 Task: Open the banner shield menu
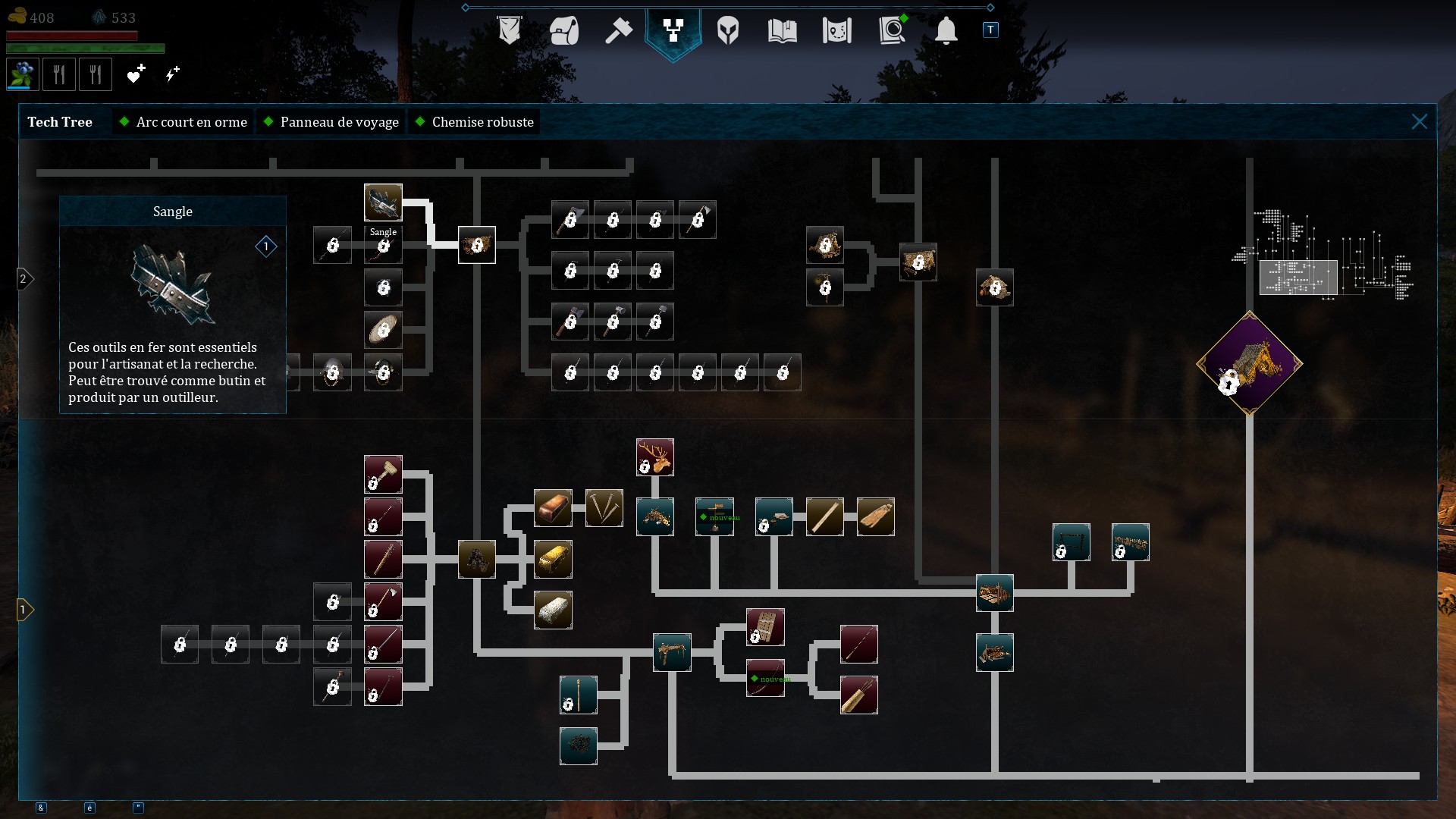point(509,31)
